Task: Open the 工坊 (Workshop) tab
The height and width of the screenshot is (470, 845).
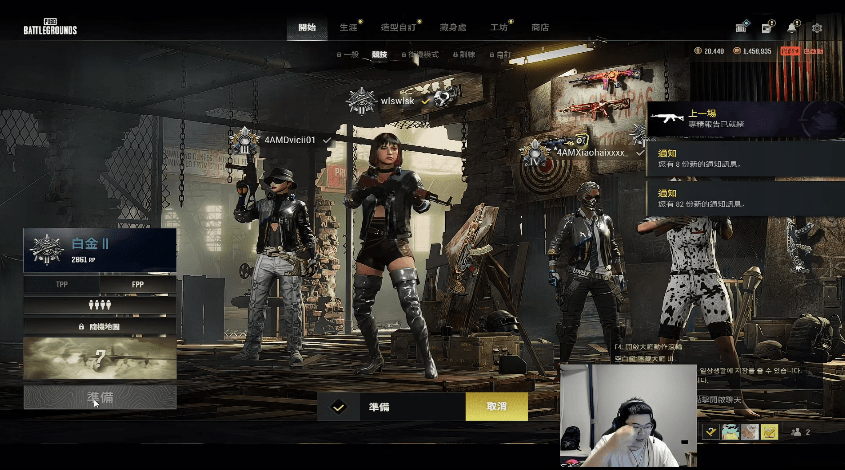Action: pos(499,27)
